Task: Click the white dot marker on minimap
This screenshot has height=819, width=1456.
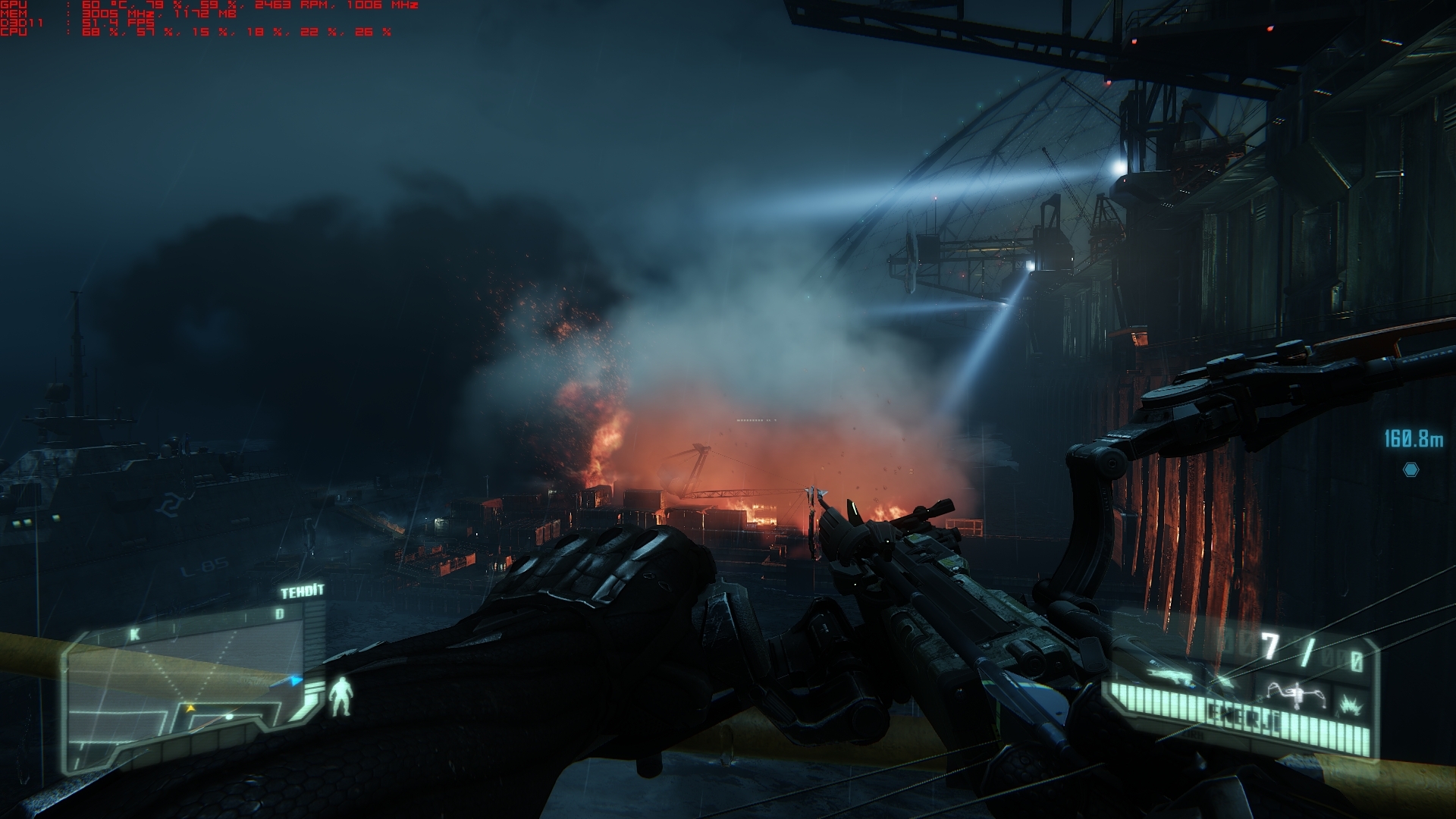Action: (x=229, y=716)
